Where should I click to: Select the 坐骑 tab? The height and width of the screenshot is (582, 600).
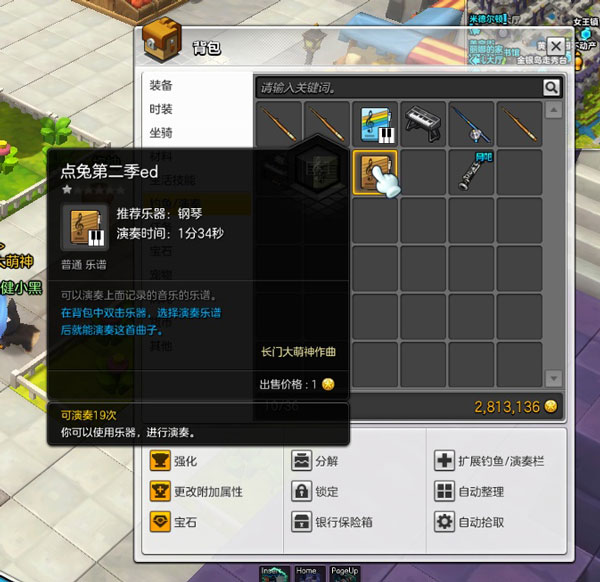pyautogui.click(x=161, y=132)
